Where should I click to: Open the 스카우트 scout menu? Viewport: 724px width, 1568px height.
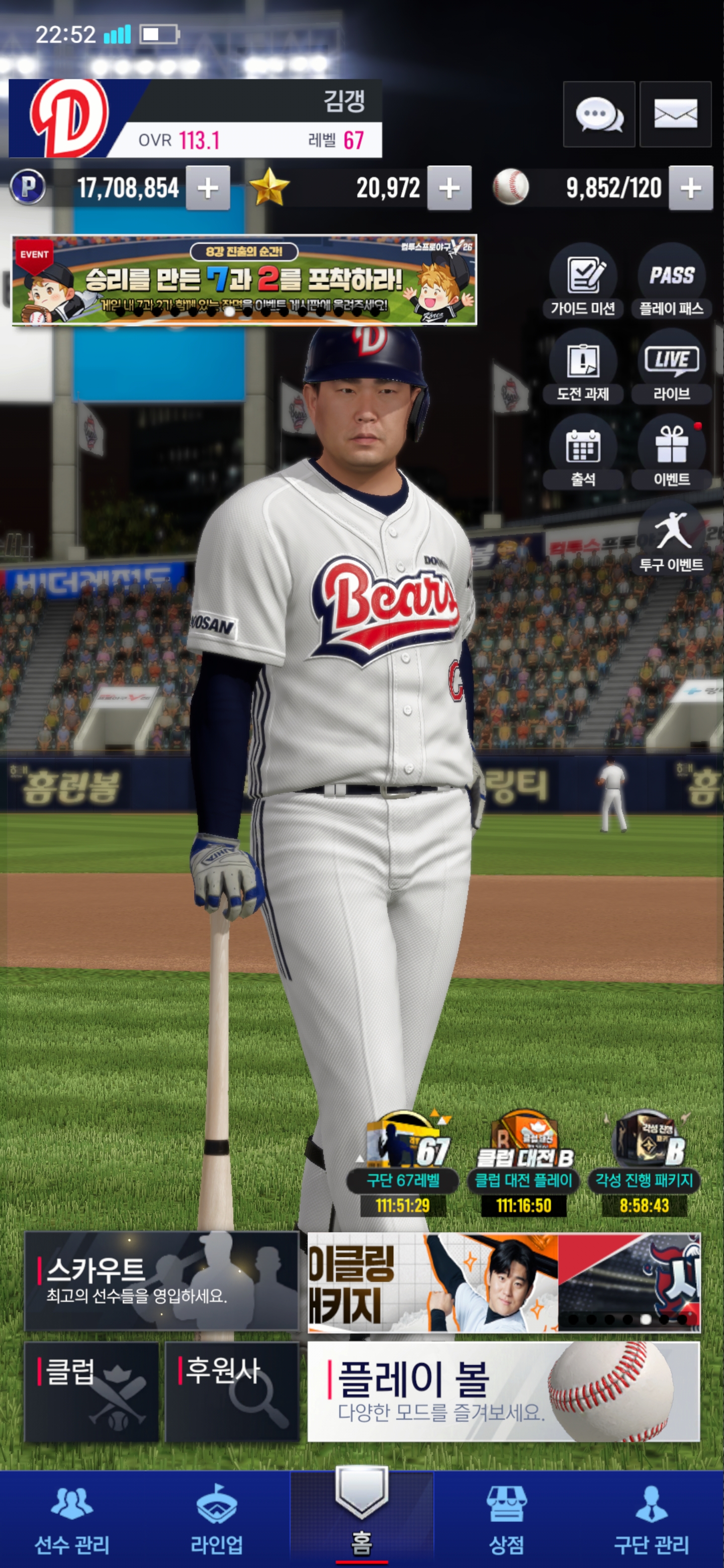pyautogui.click(x=161, y=1281)
